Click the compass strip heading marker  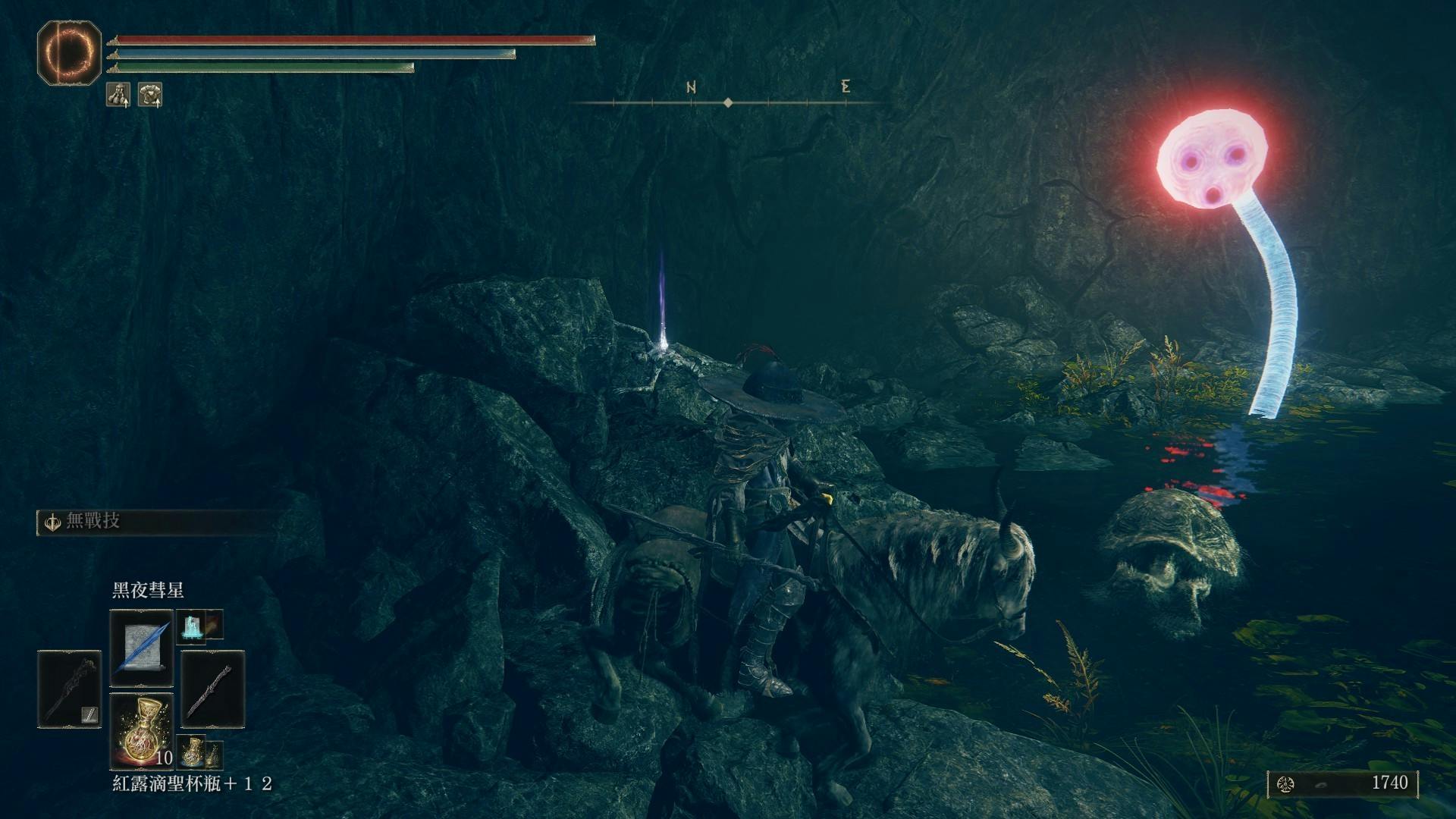click(x=728, y=102)
